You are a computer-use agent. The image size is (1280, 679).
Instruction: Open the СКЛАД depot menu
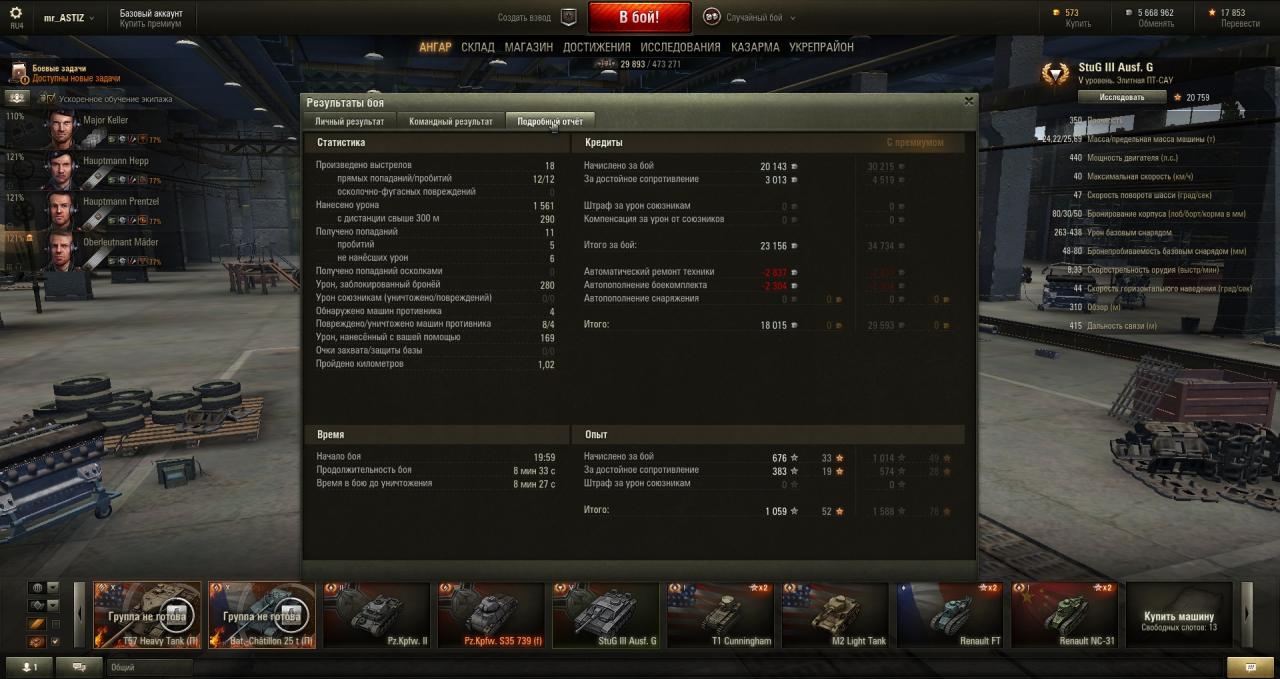(478, 47)
